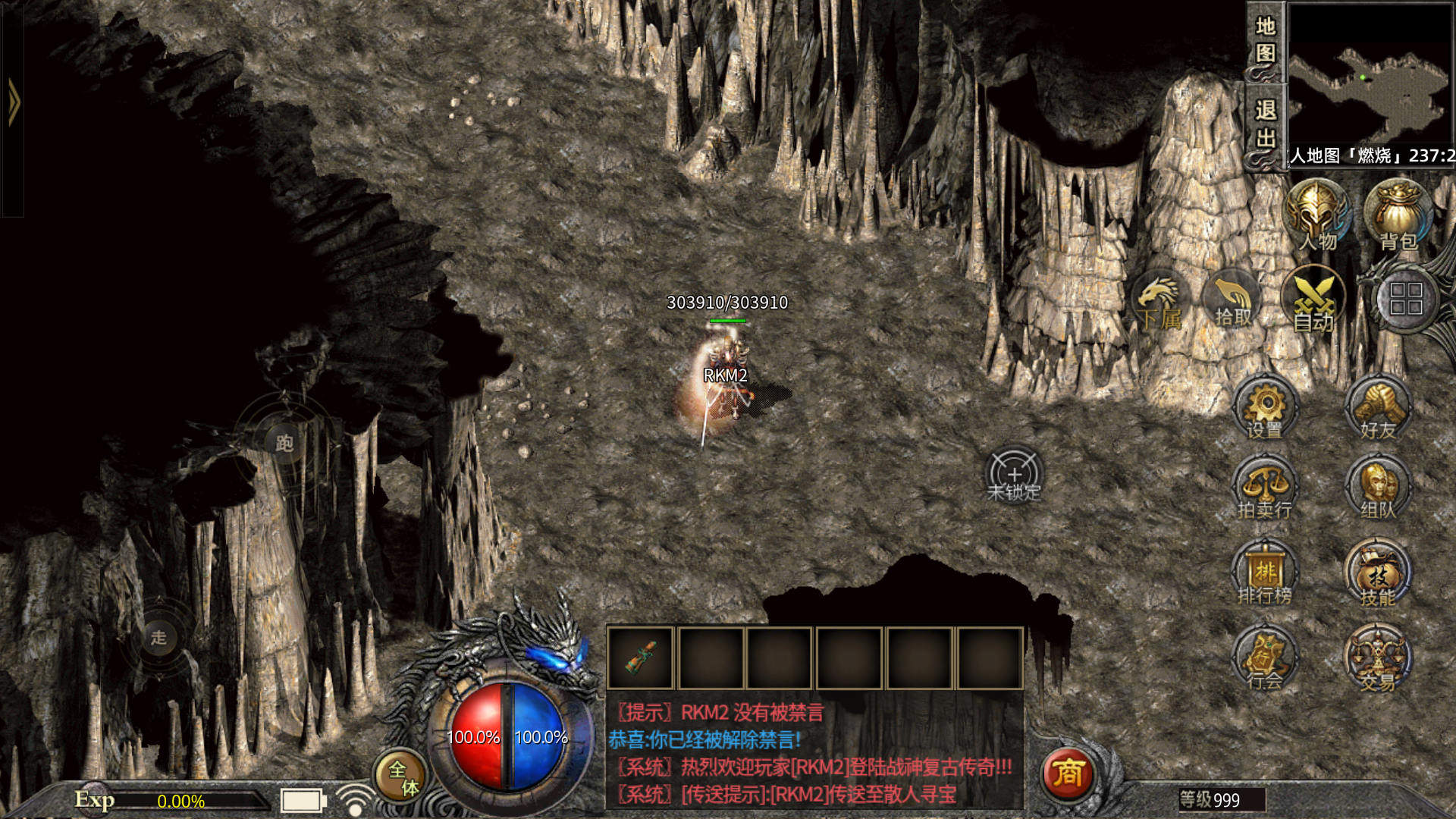
Task: Select the scroll item in hotbar
Action: coord(641,658)
